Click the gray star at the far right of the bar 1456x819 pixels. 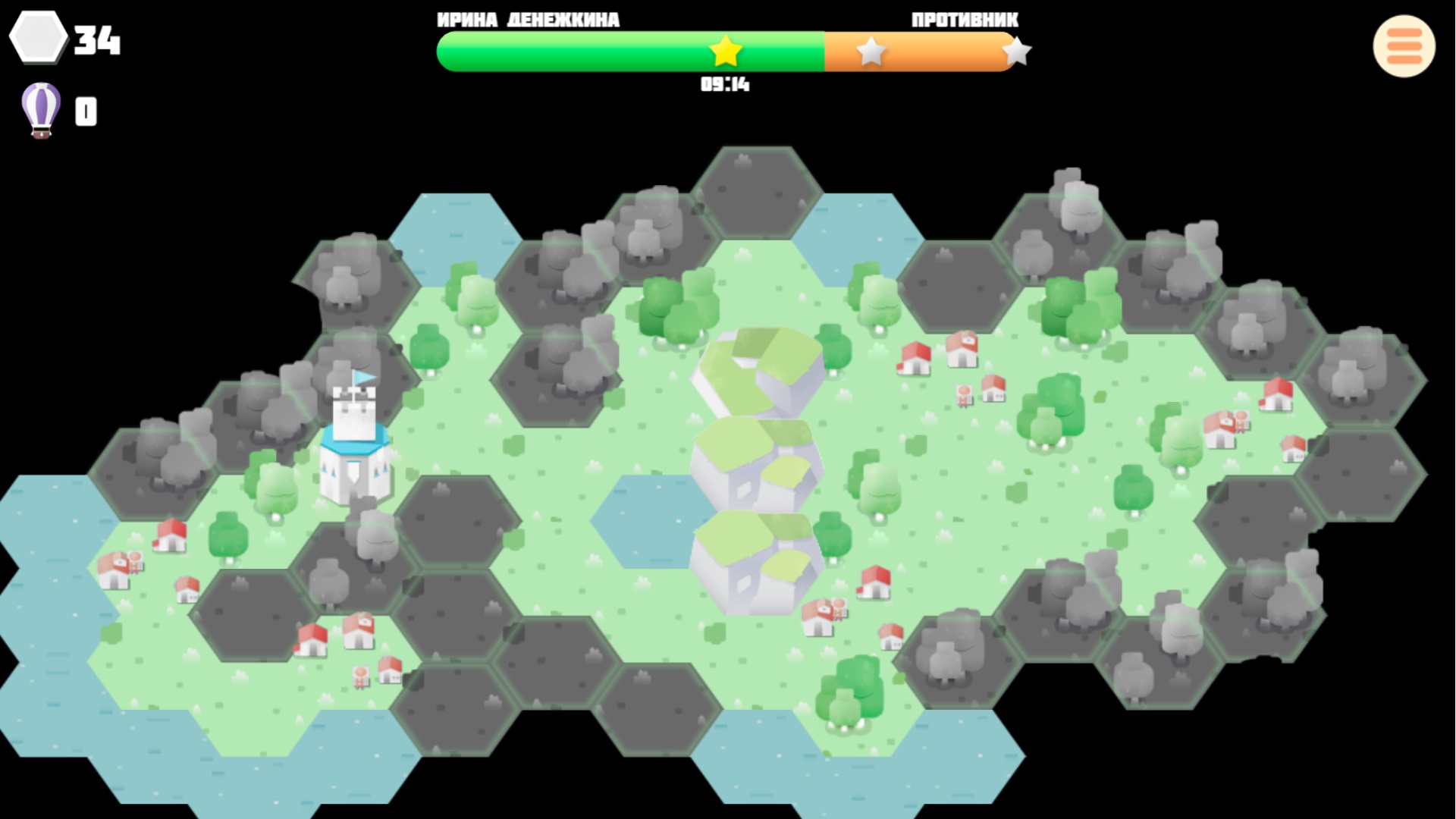(1018, 52)
